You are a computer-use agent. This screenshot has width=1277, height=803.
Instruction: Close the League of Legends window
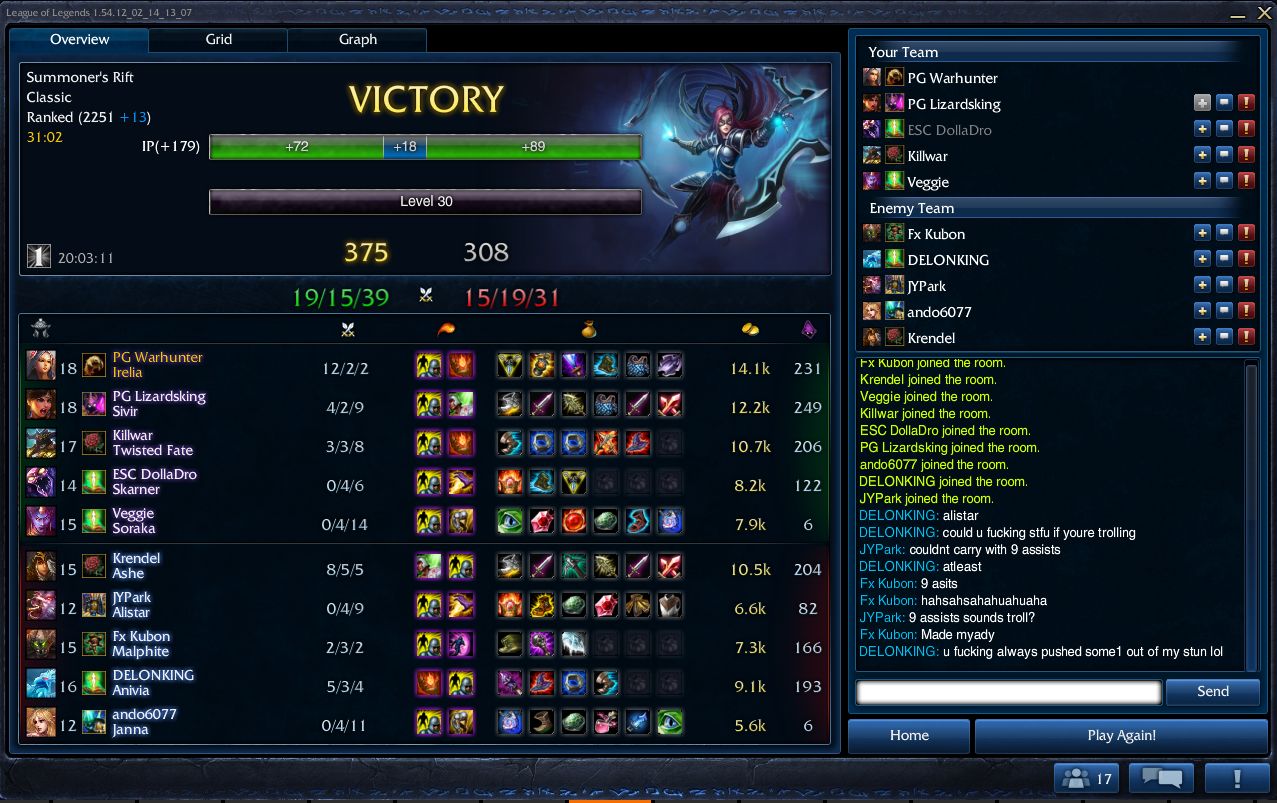1264,14
